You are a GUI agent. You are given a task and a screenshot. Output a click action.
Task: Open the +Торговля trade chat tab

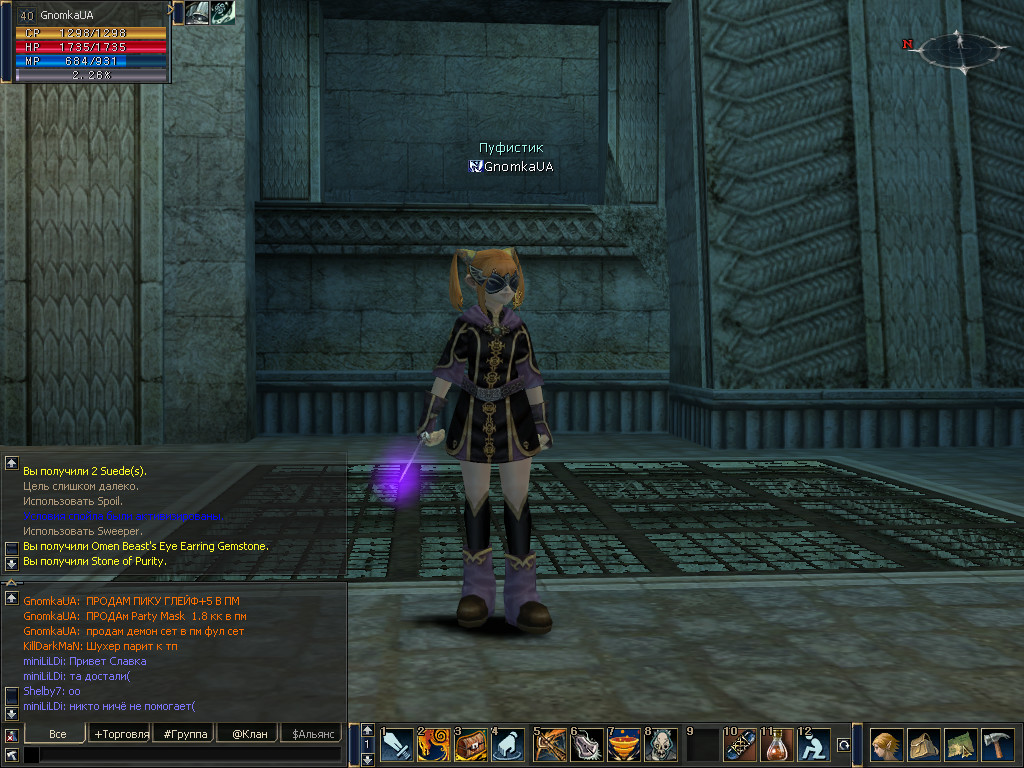(x=121, y=734)
